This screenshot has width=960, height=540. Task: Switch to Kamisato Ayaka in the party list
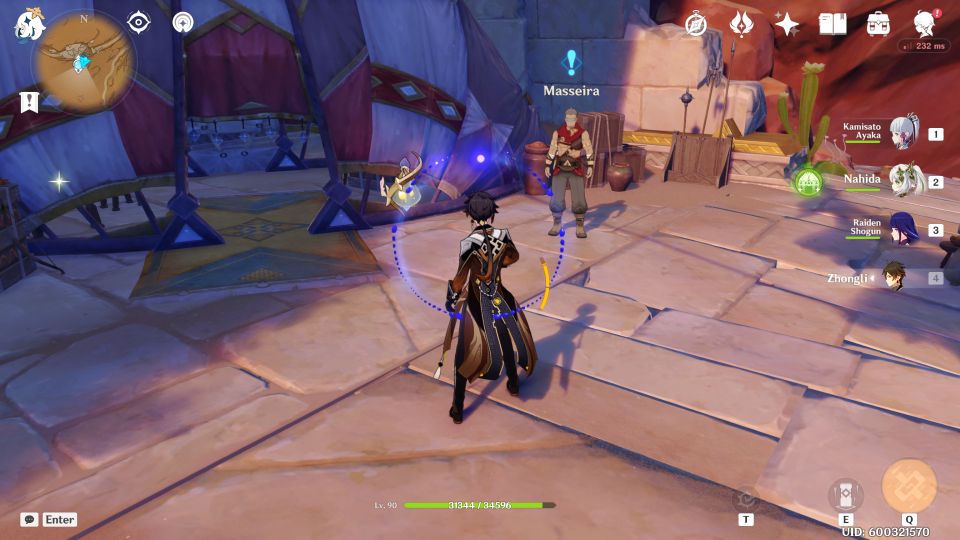pyautogui.click(x=903, y=134)
